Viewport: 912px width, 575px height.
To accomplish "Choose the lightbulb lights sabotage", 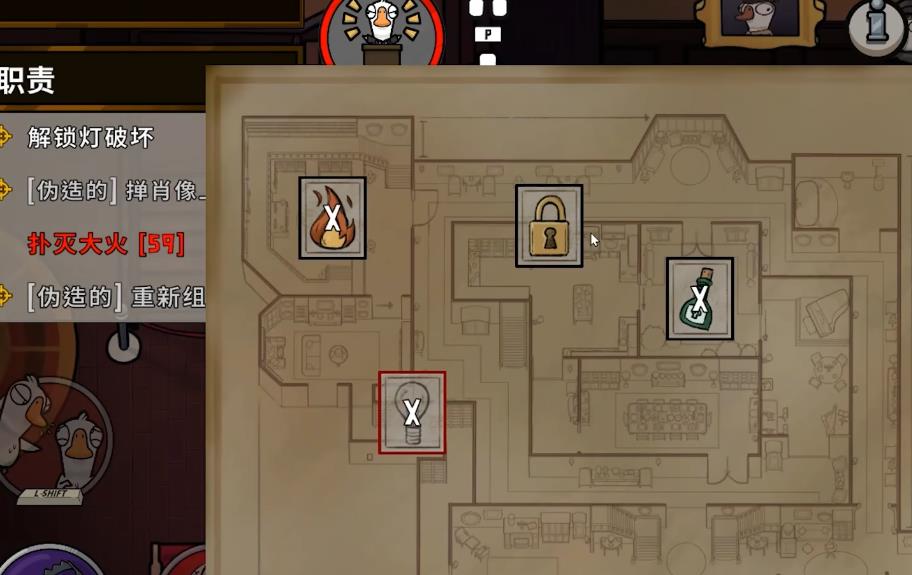I will click(412, 412).
